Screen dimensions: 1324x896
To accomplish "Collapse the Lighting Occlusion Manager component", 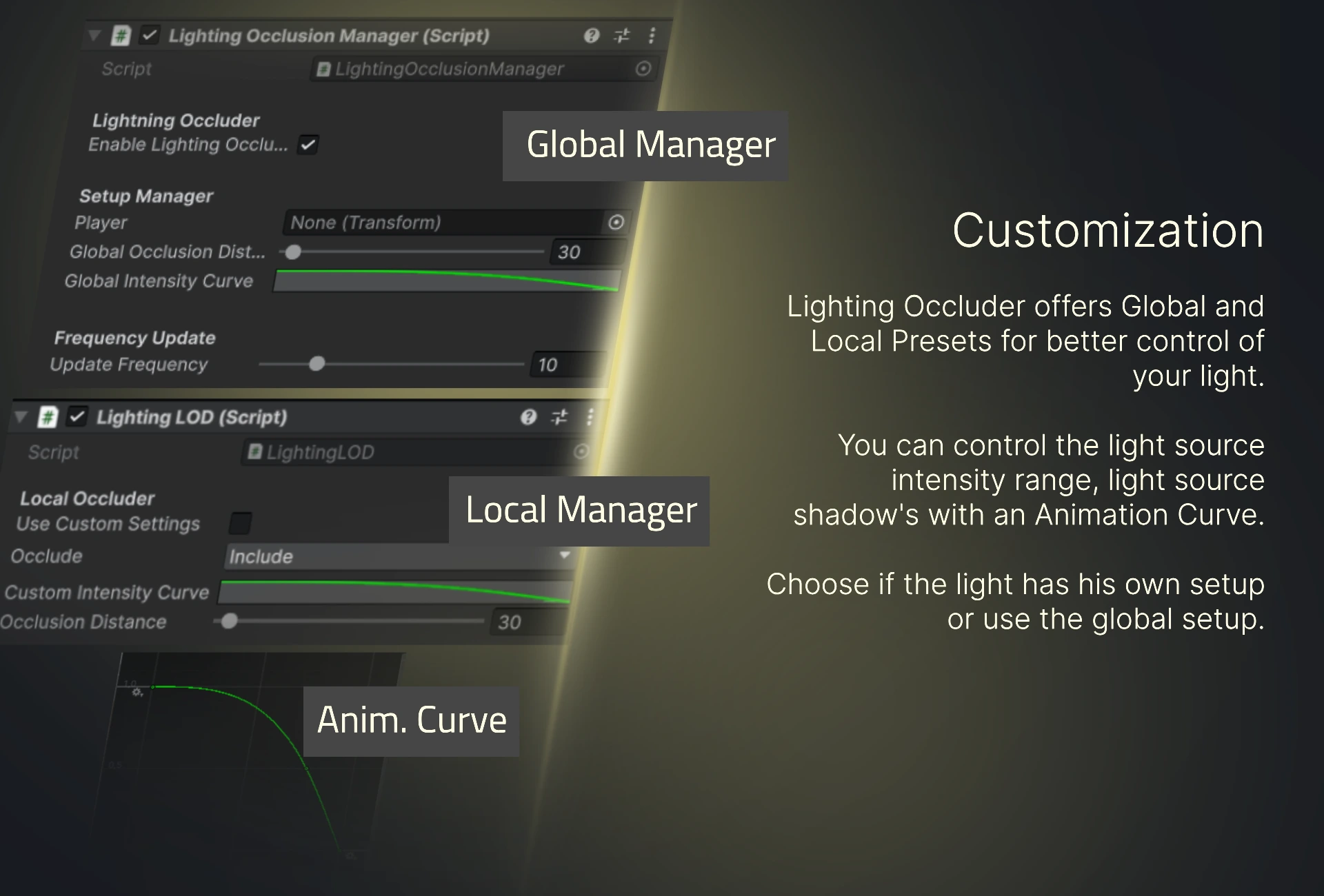I will click(94, 35).
